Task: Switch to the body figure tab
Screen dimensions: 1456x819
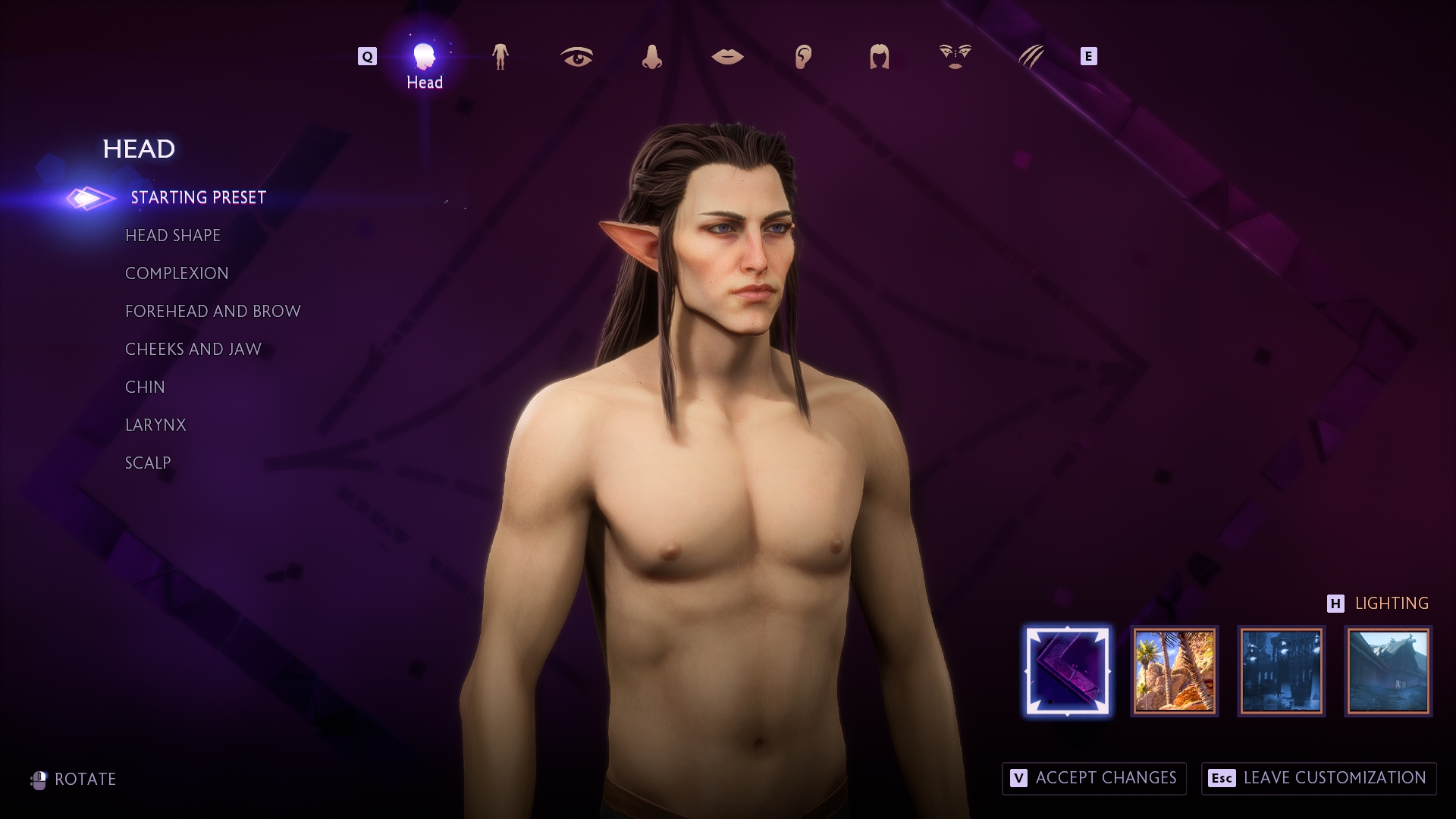Action: 500,57
